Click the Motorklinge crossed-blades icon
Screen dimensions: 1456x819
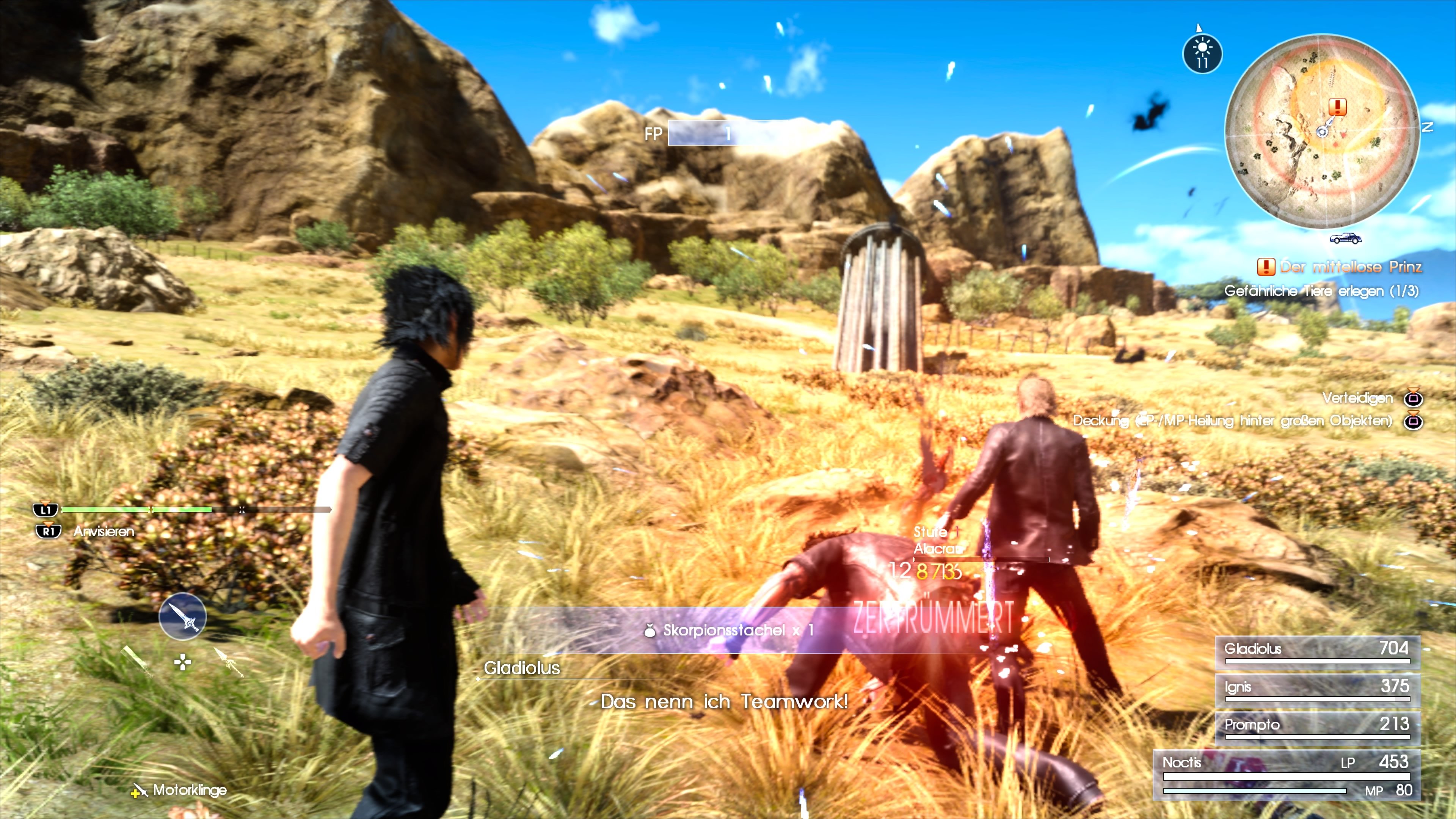140,790
